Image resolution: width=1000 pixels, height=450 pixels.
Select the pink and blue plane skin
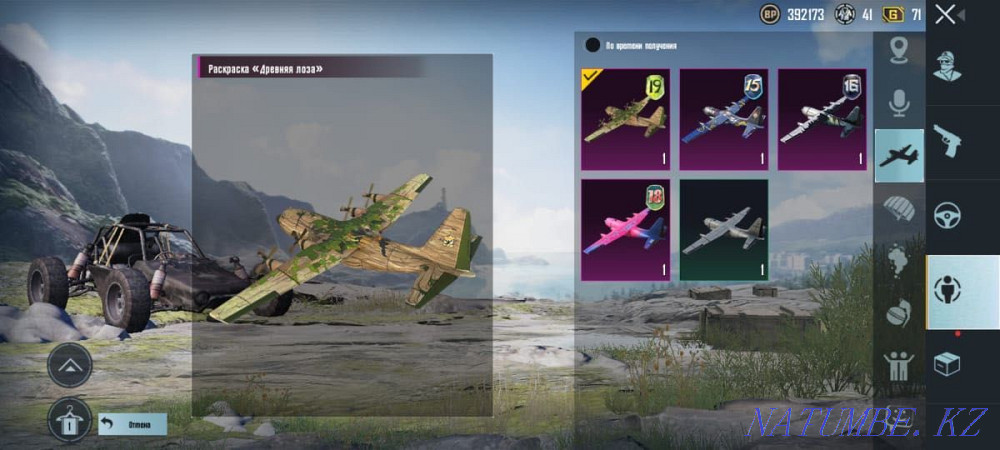click(626, 229)
